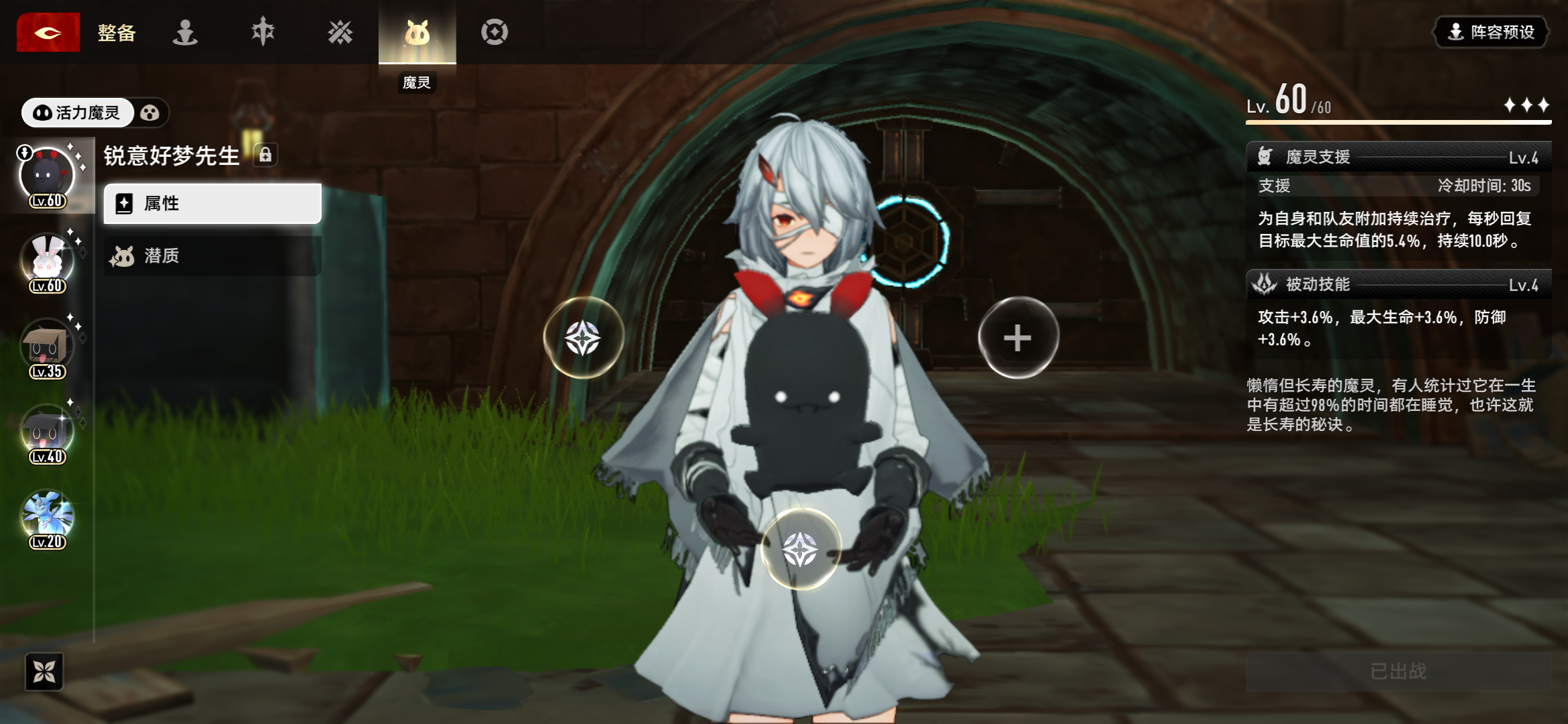1568x724 pixels.
Task: Open the sword equipment icon in top navigation
Action: point(263,32)
